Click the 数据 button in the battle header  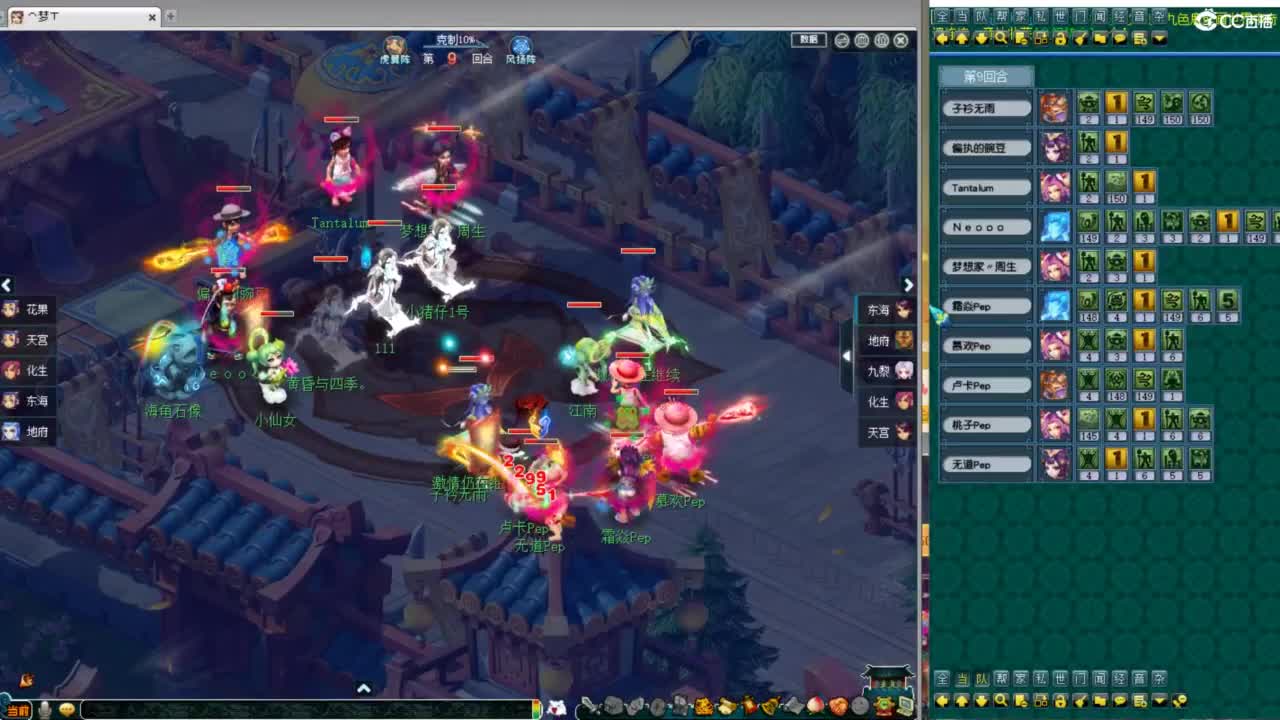coord(808,40)
